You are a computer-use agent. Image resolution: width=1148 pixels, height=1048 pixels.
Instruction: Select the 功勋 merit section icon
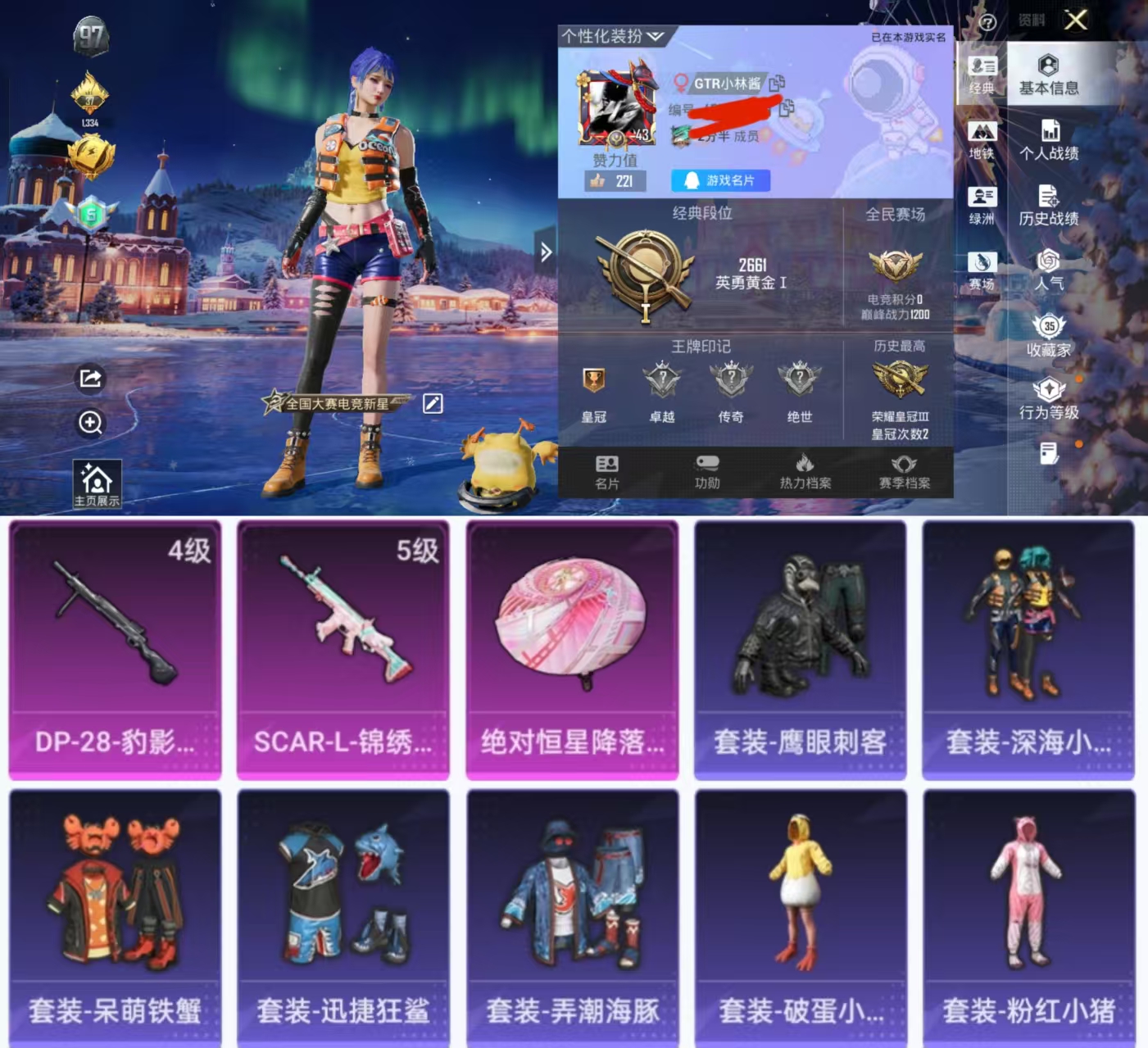click(706, 471)
